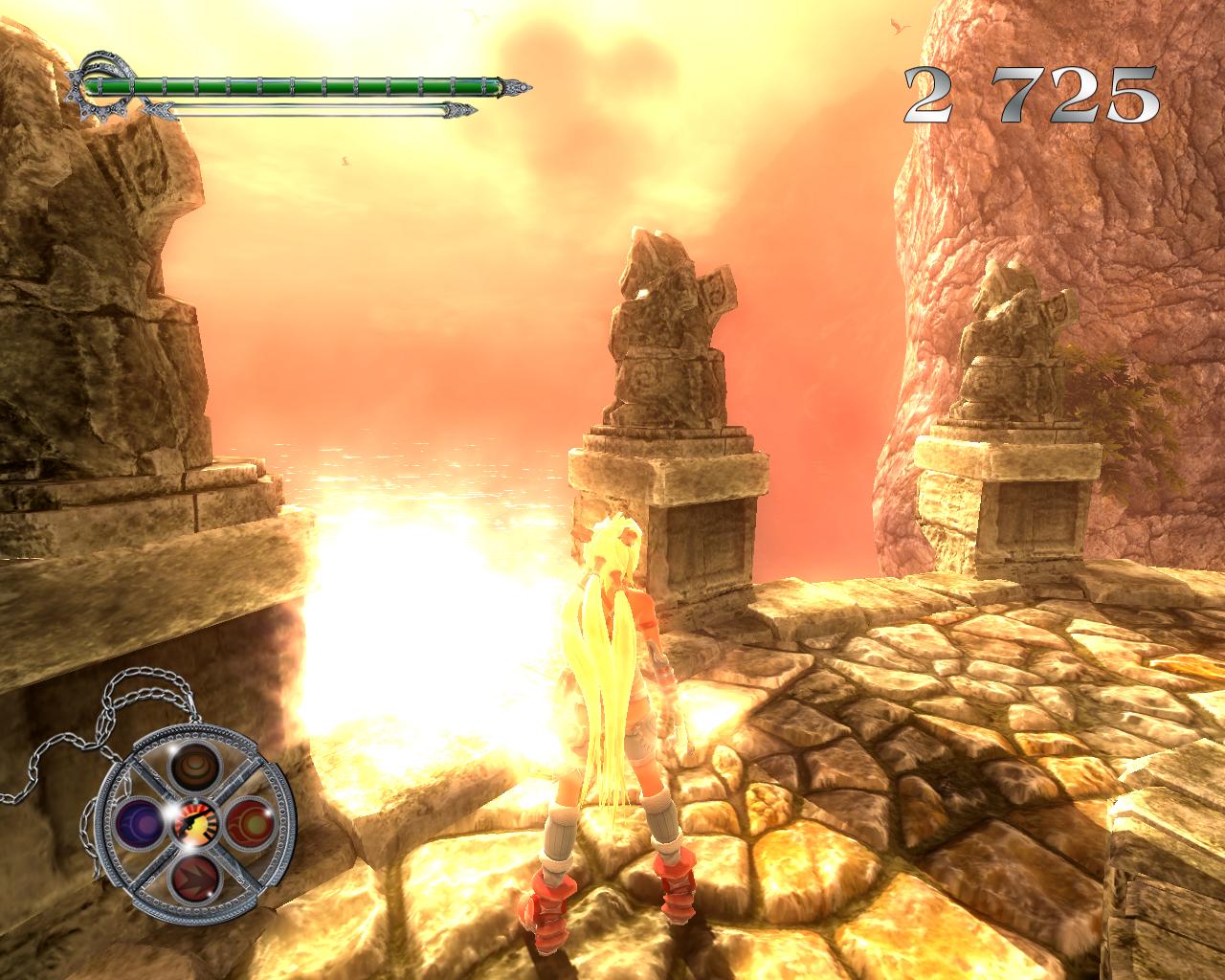Select the brown concentric-rings orb on the amulet
The width and height of the screenshot is (1225, 980).
(194, 767)
